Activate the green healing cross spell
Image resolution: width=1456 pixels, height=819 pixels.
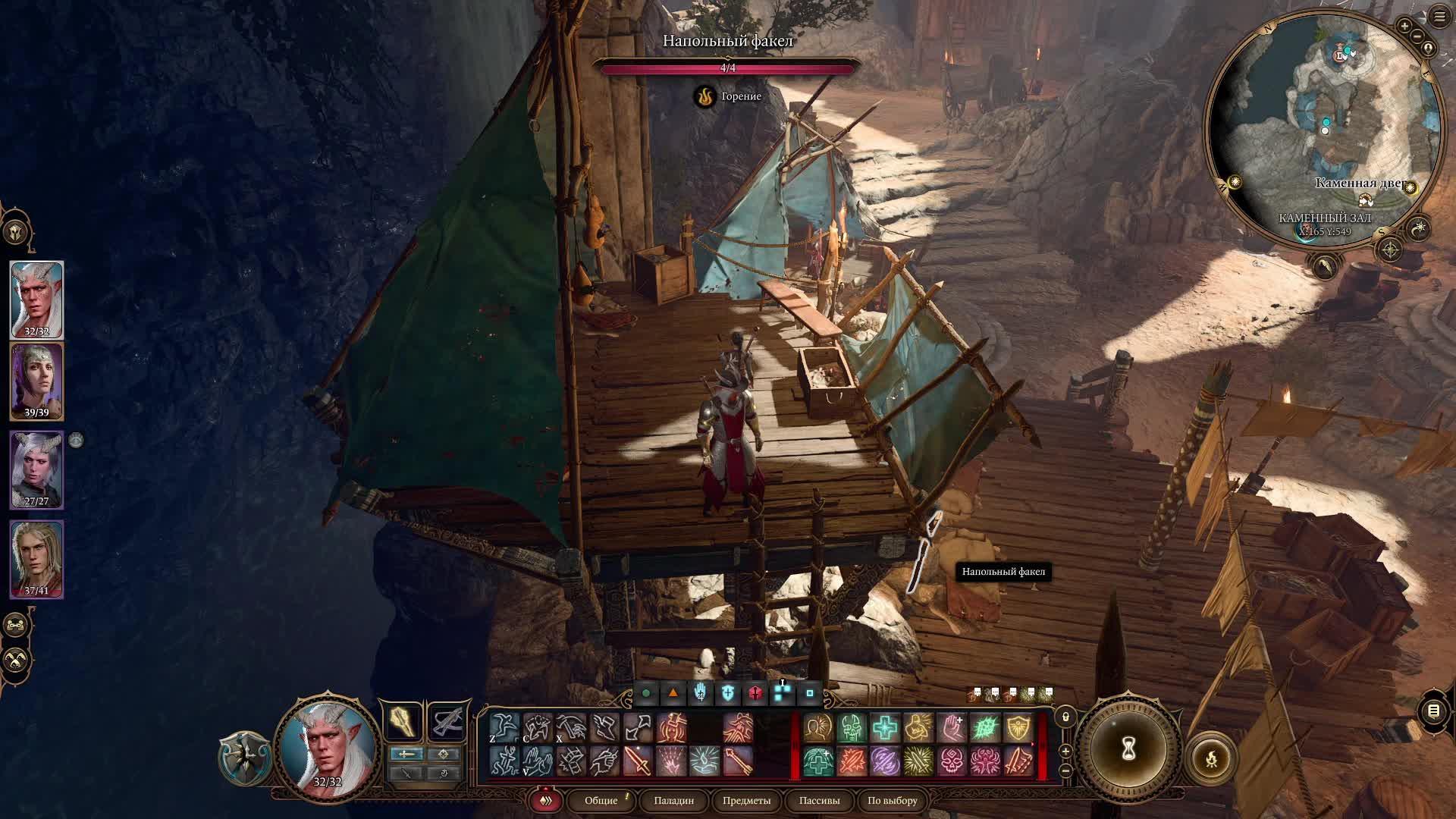(884, 728)
